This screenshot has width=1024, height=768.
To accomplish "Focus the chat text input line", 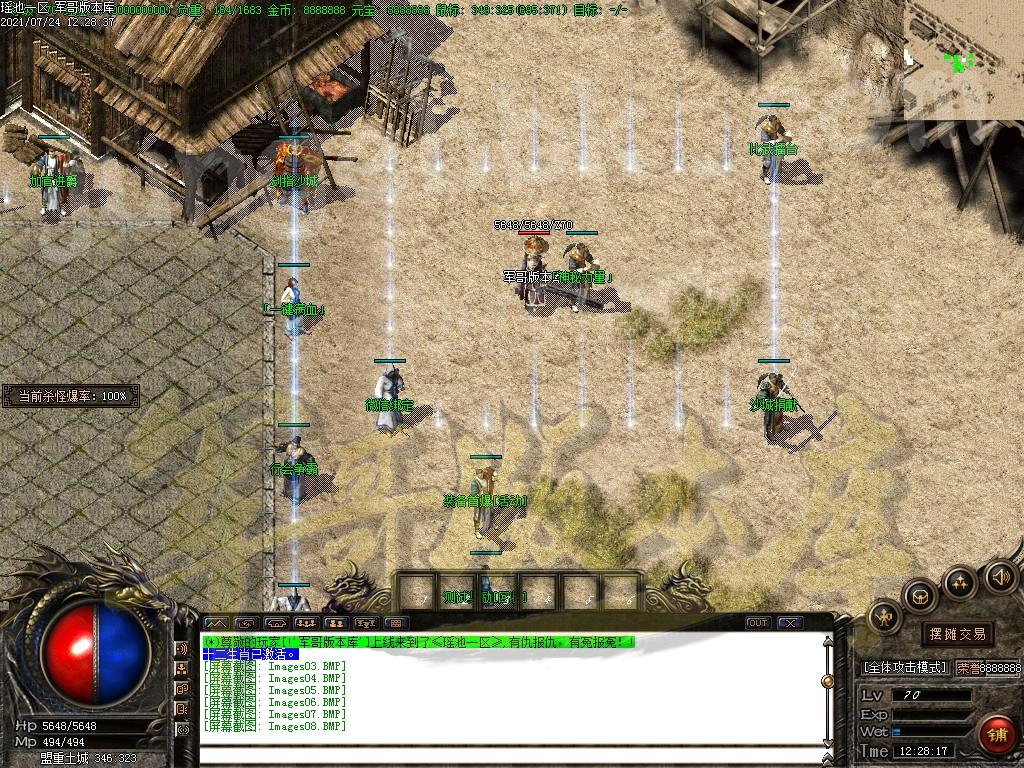I will 510,755.
